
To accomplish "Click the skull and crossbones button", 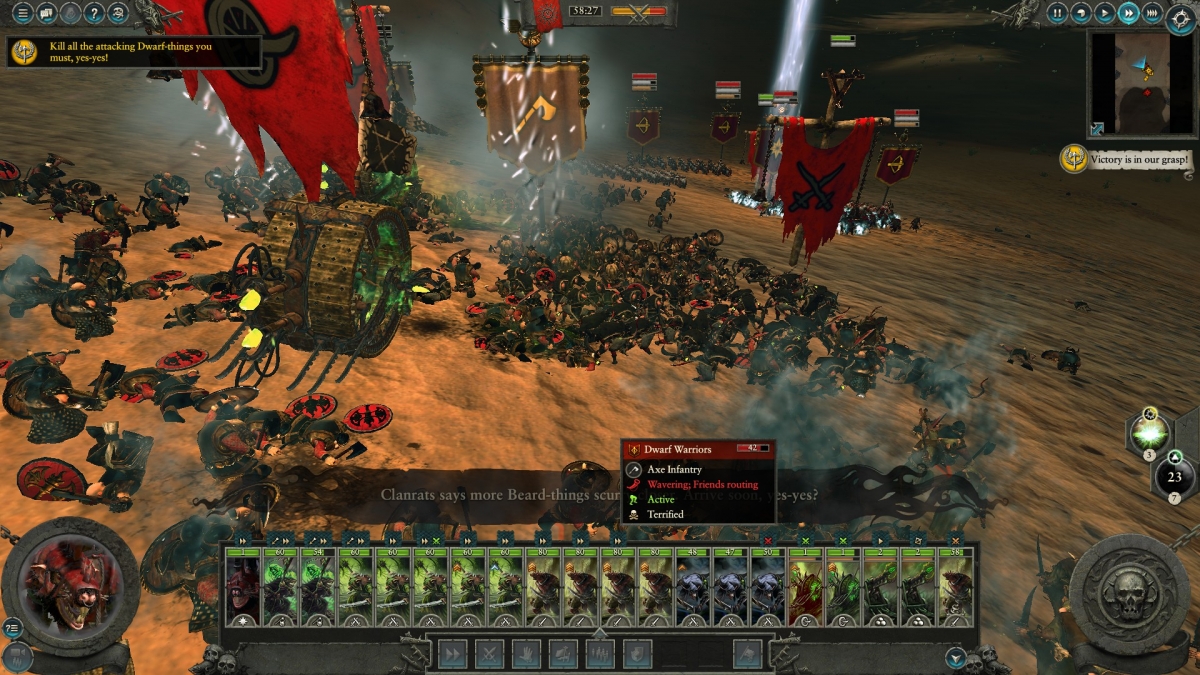I will coord(118,13).
